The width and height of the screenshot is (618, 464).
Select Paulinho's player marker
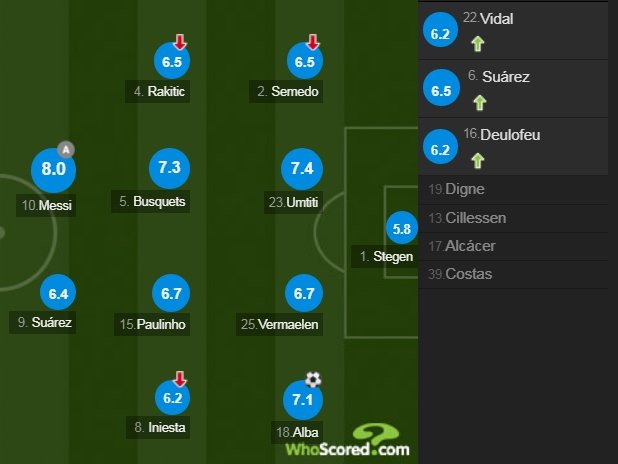click(168, 293)
